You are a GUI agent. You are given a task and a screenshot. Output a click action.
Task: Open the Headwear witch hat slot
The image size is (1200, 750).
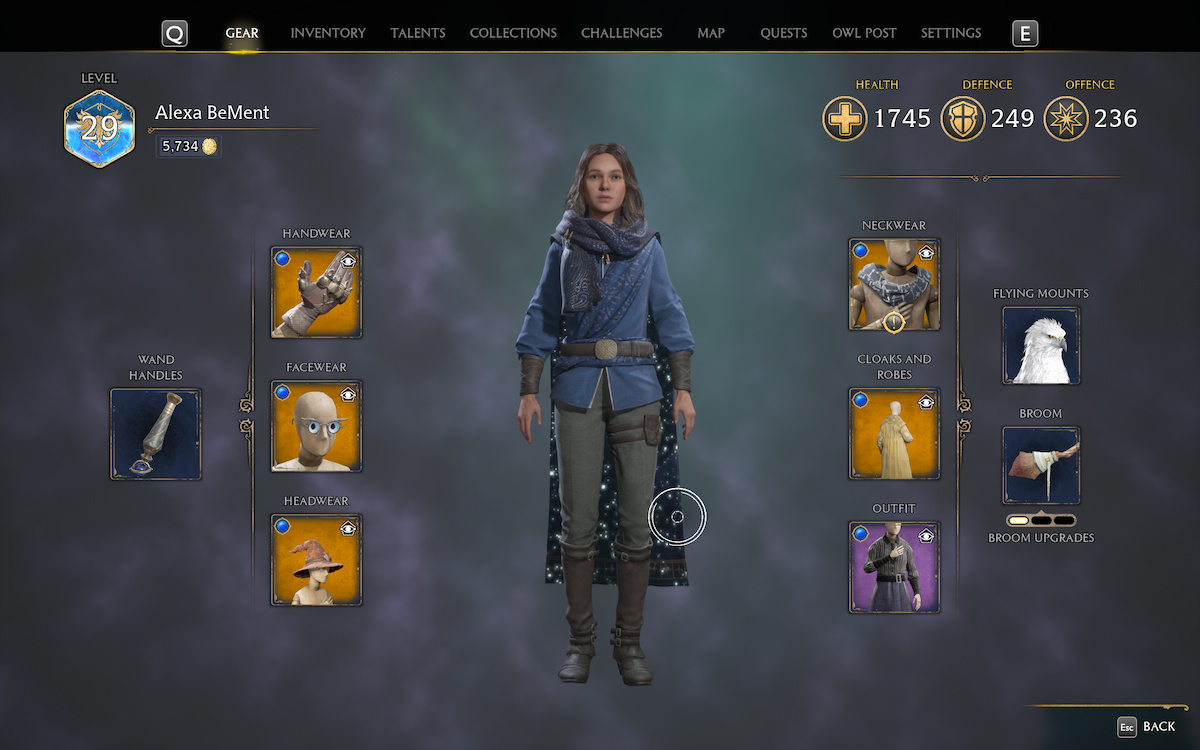[x=316, y=560]
